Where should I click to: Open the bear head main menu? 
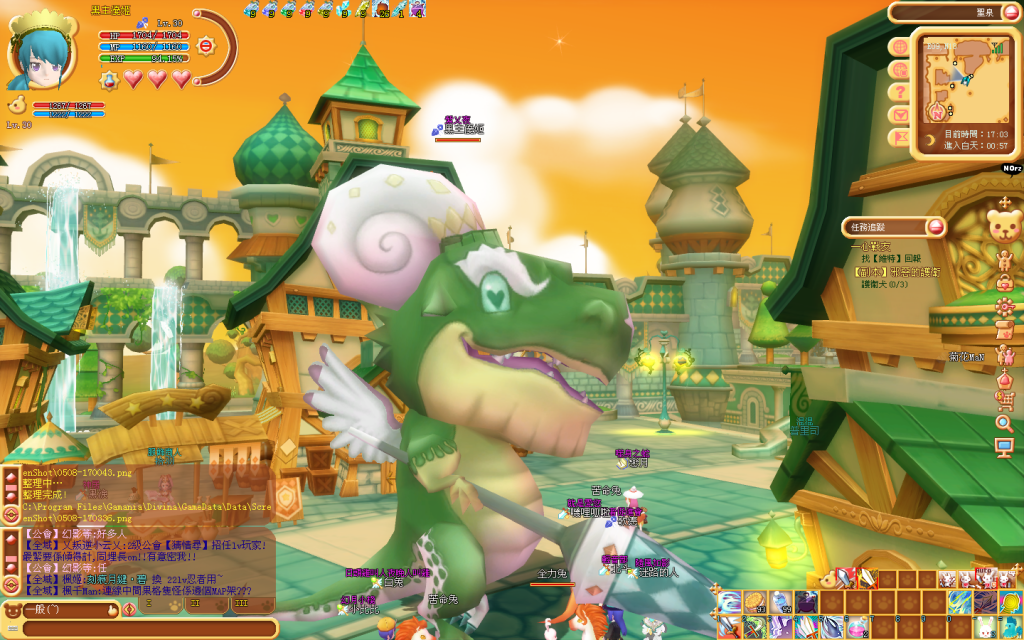[1004, 224]
